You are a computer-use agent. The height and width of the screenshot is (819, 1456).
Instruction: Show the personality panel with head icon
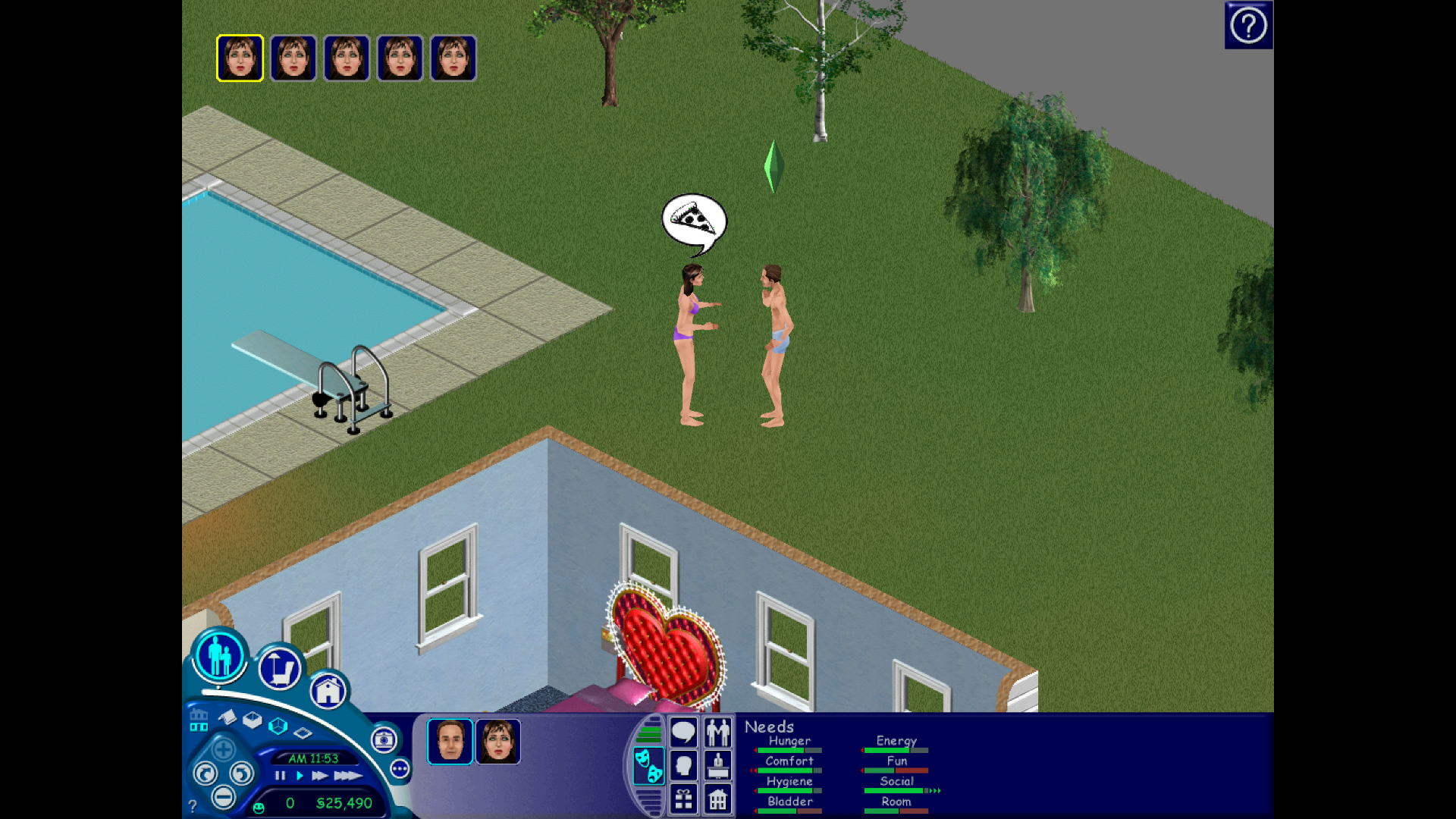coord(683,765)
